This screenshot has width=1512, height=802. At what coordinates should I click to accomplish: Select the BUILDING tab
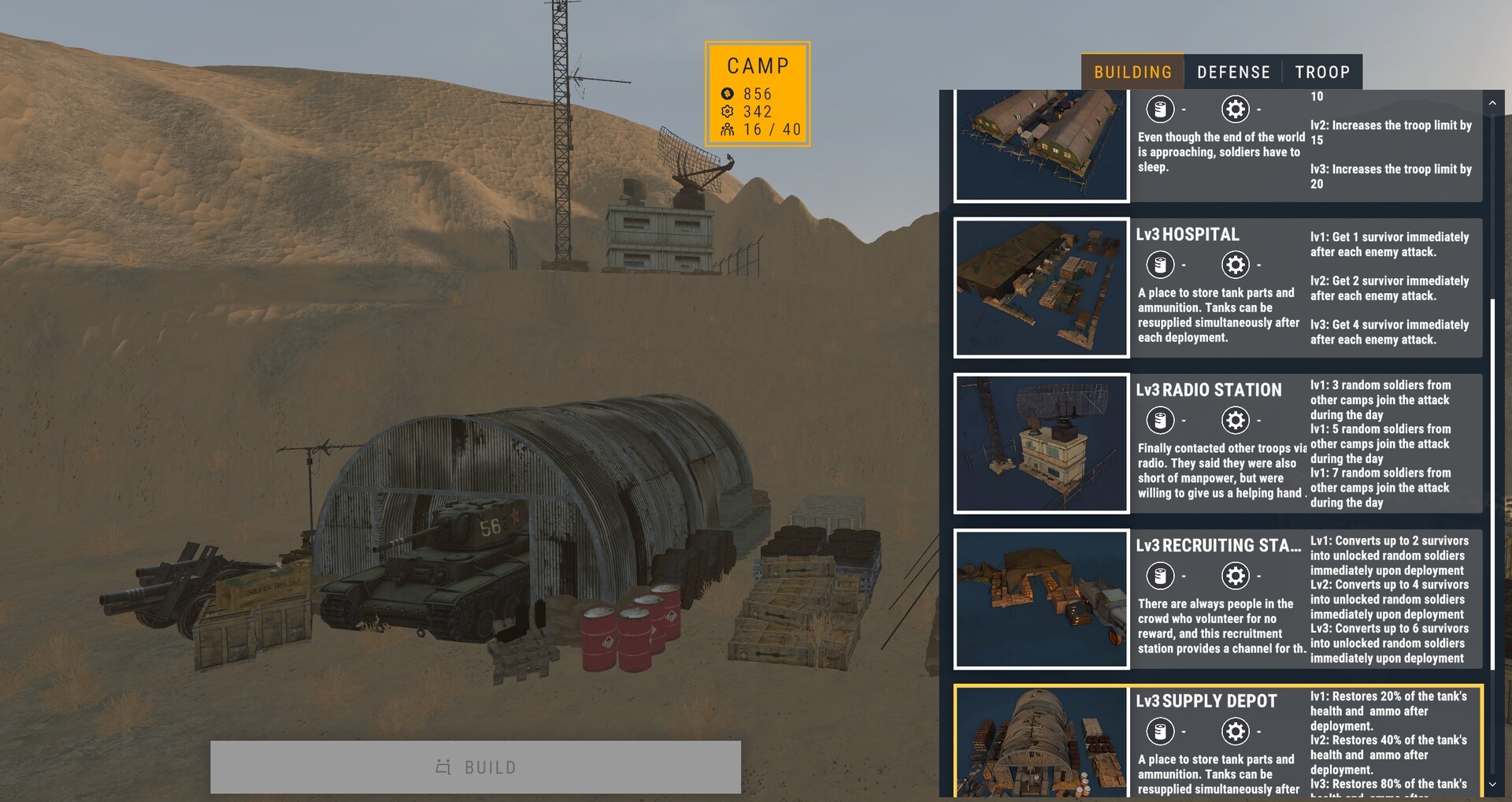coord(1132,72)
